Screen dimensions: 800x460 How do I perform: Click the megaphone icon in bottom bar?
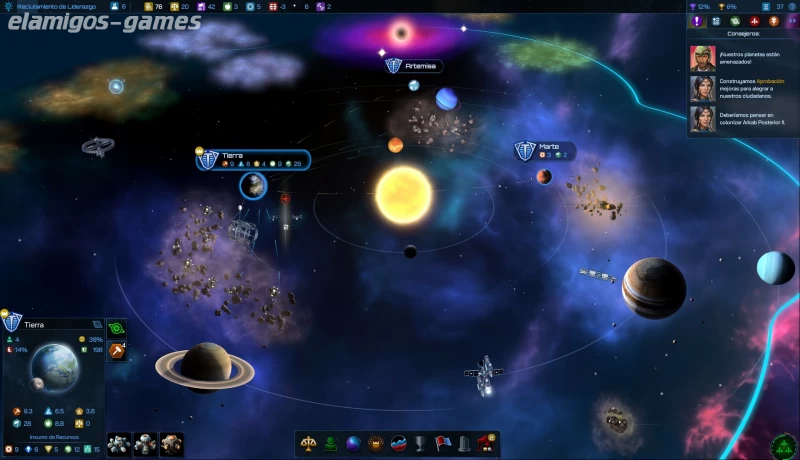click(x=486, y=443)
